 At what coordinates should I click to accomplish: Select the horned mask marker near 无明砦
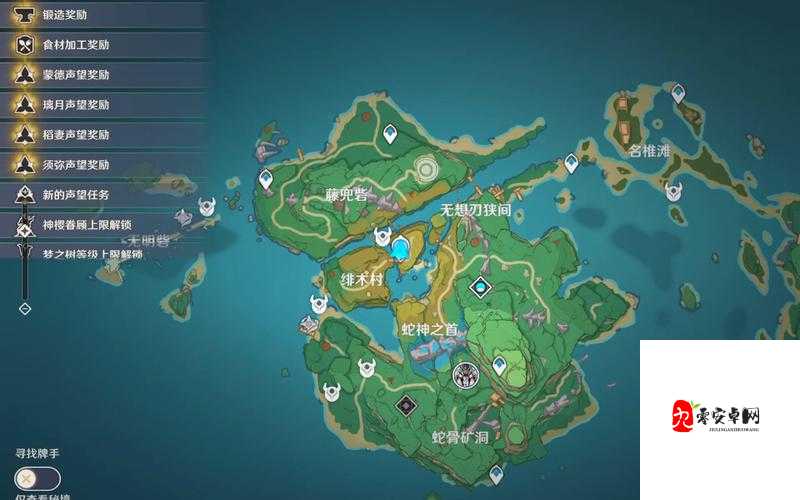(207, 207)
